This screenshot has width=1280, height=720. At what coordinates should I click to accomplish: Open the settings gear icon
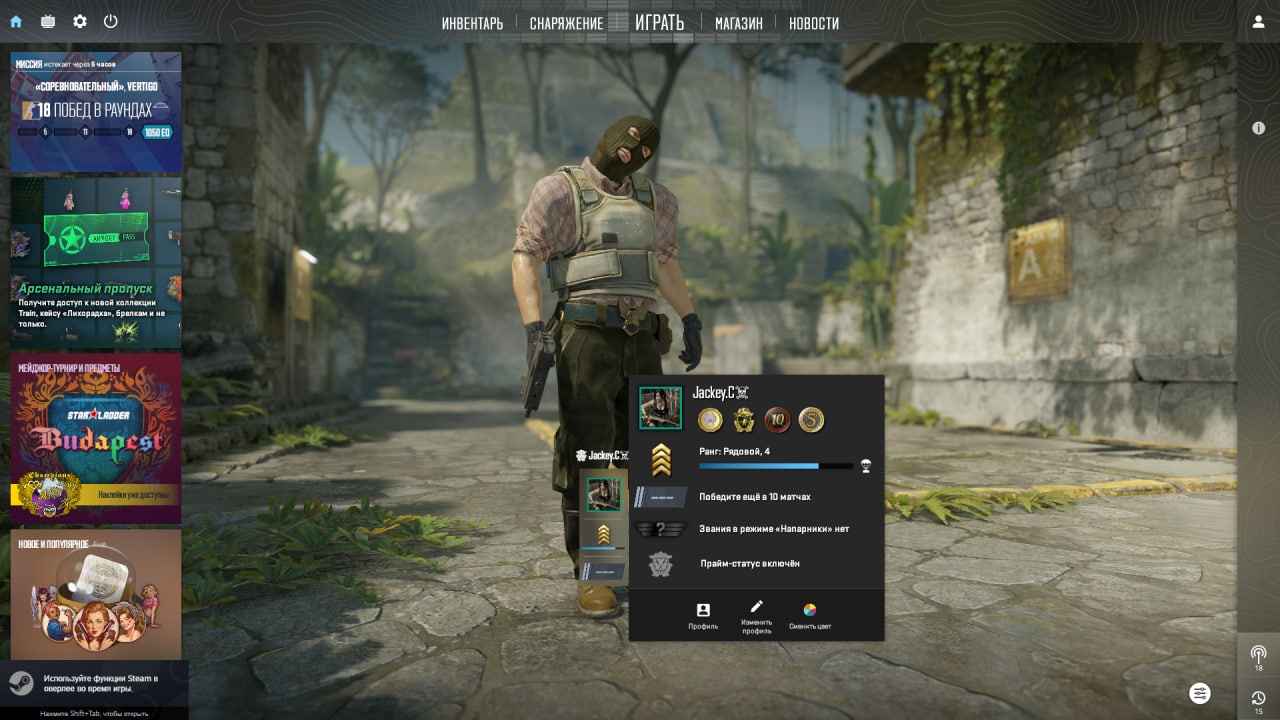click(79, 19)
